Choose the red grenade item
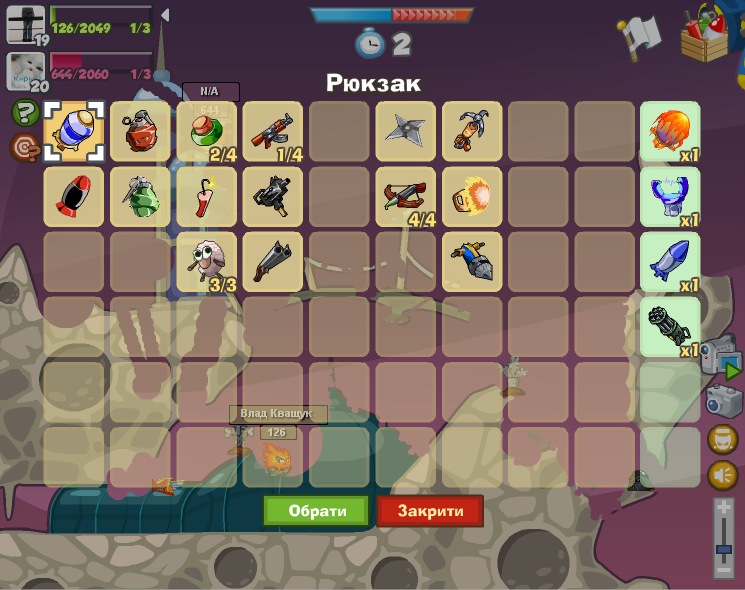 (x=139, y=132)
